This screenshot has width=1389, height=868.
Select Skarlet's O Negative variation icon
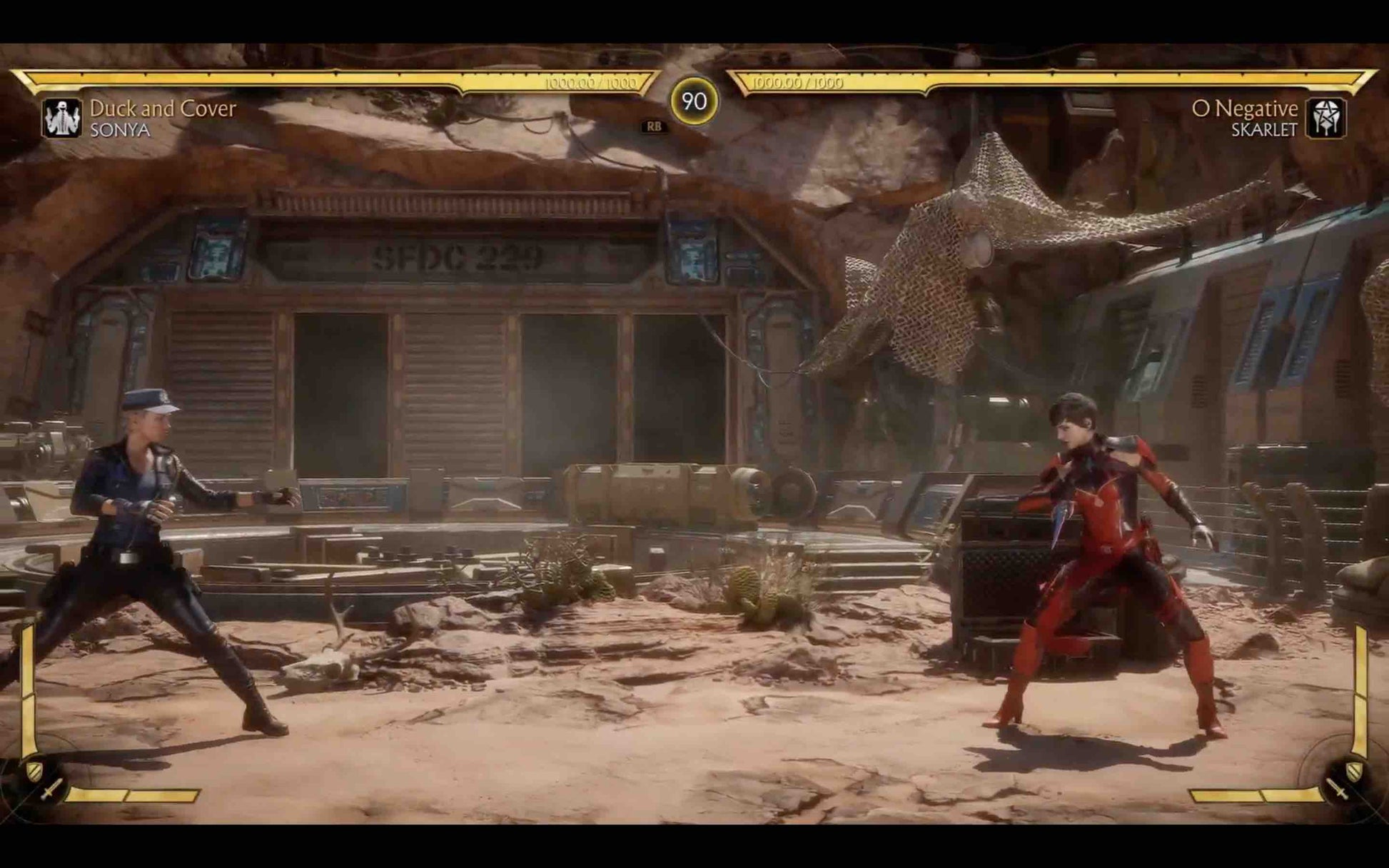pyautogui.click(x=1325, y=118)
